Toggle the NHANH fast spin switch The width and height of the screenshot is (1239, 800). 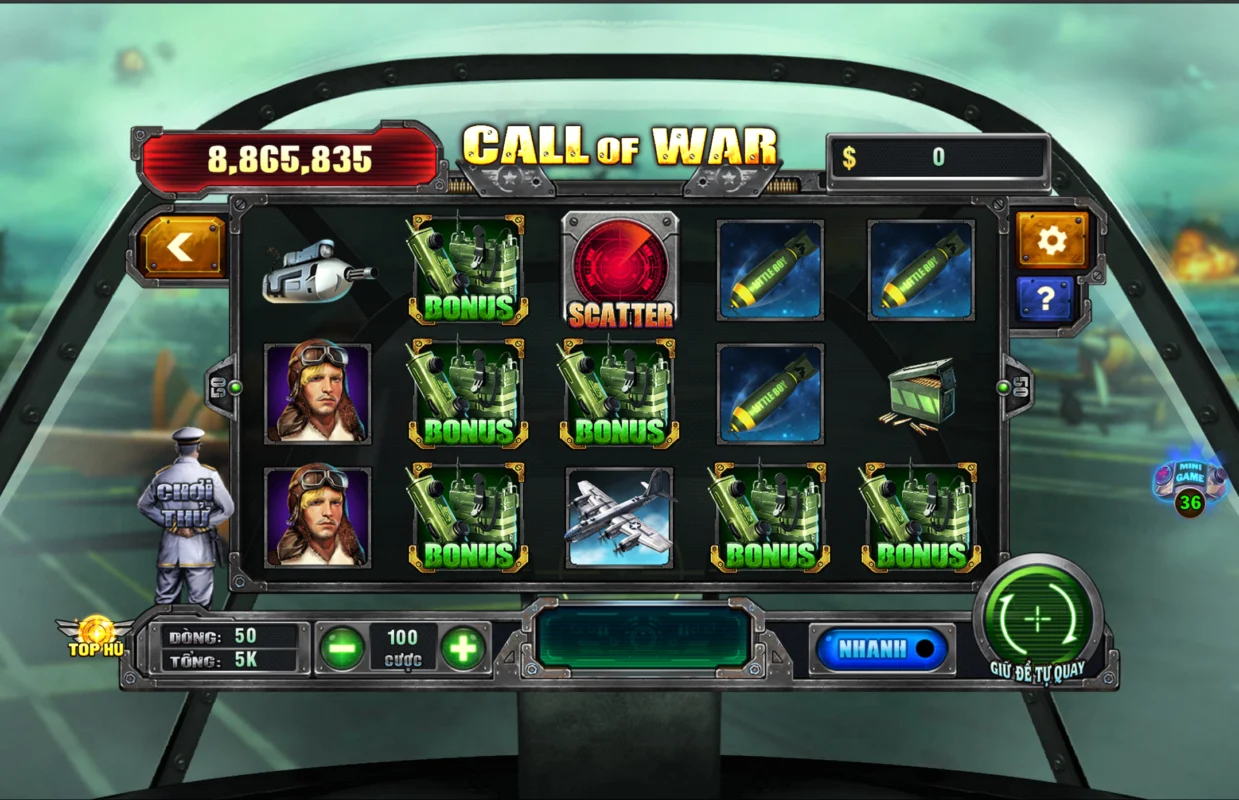[881, 648]
